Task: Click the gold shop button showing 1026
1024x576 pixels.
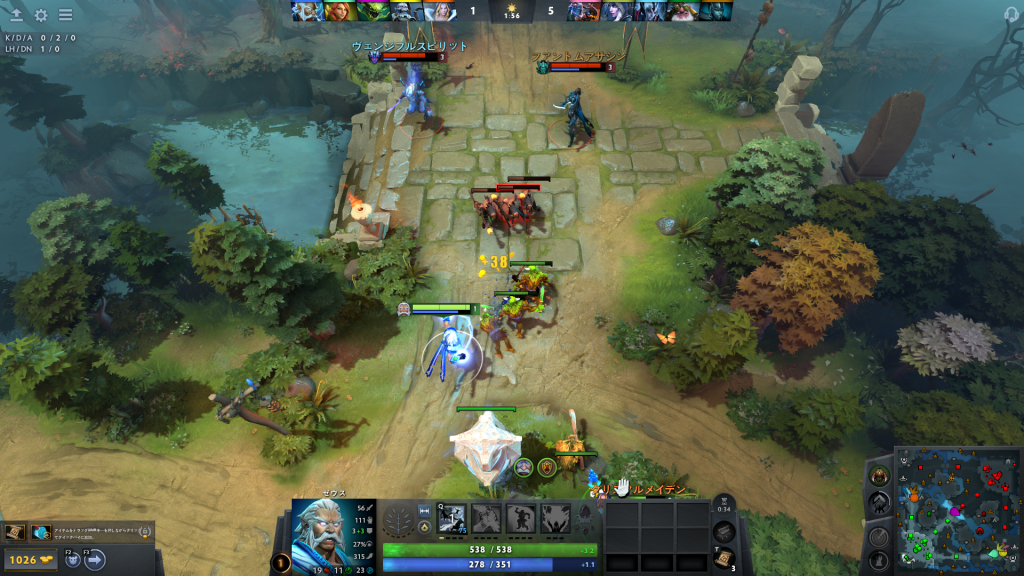Action: click(x=30, y=560)
